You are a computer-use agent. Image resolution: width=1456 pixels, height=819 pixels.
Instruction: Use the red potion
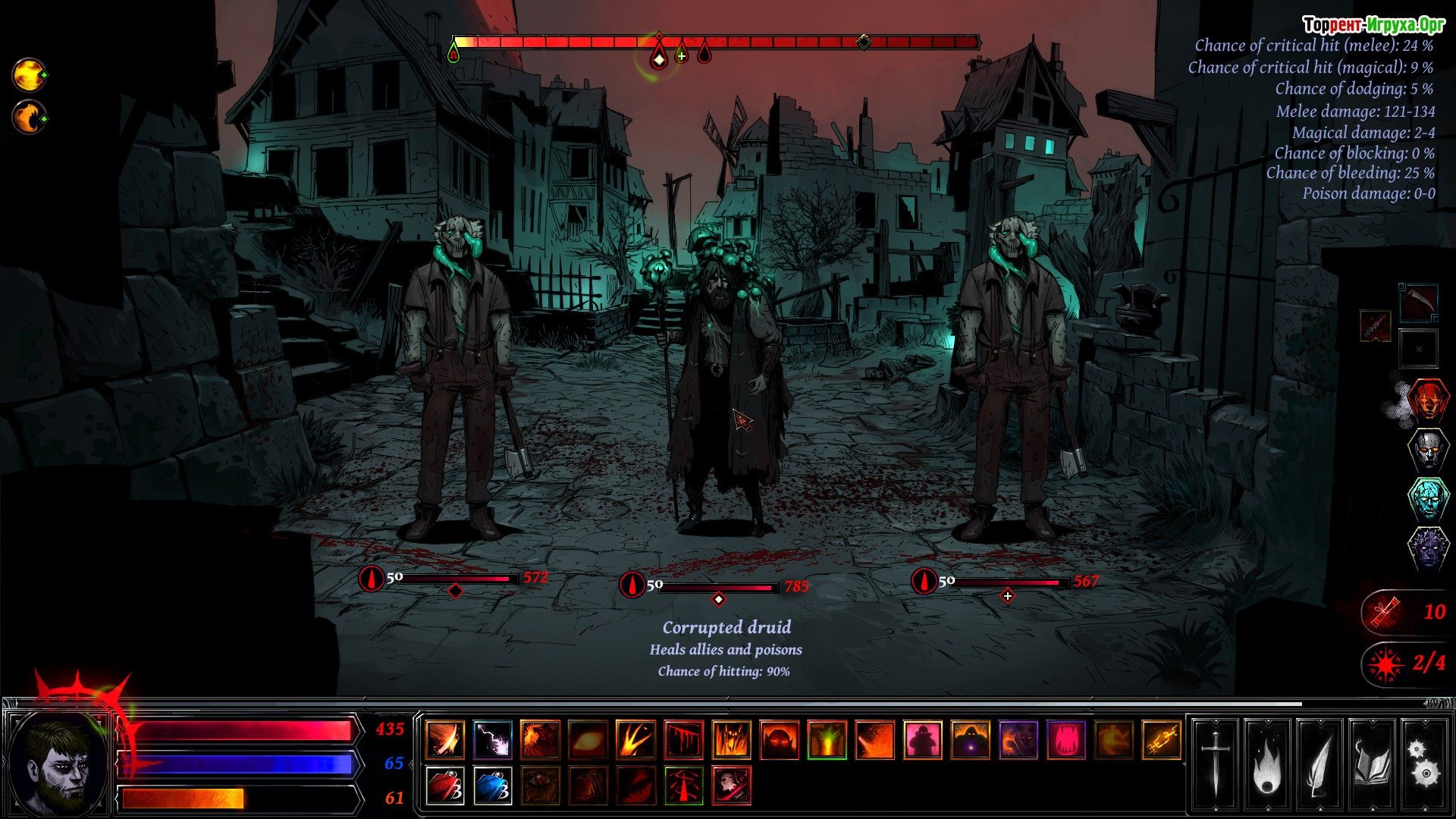[444, 785]
